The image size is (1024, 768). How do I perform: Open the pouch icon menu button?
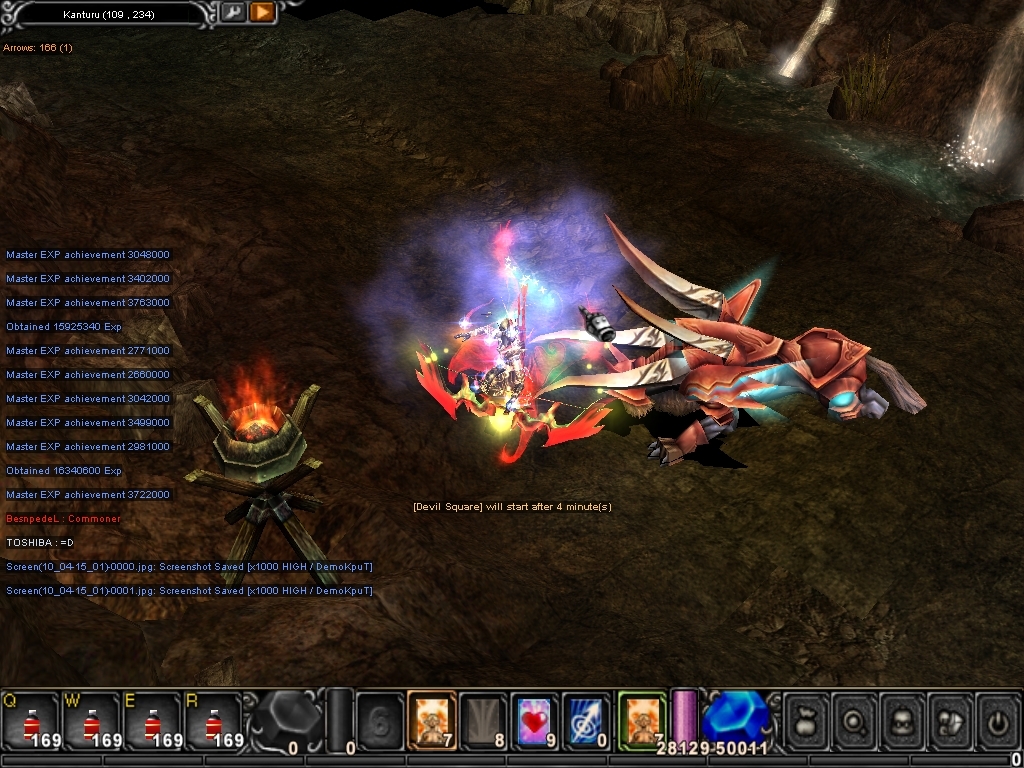pos(807,720)
